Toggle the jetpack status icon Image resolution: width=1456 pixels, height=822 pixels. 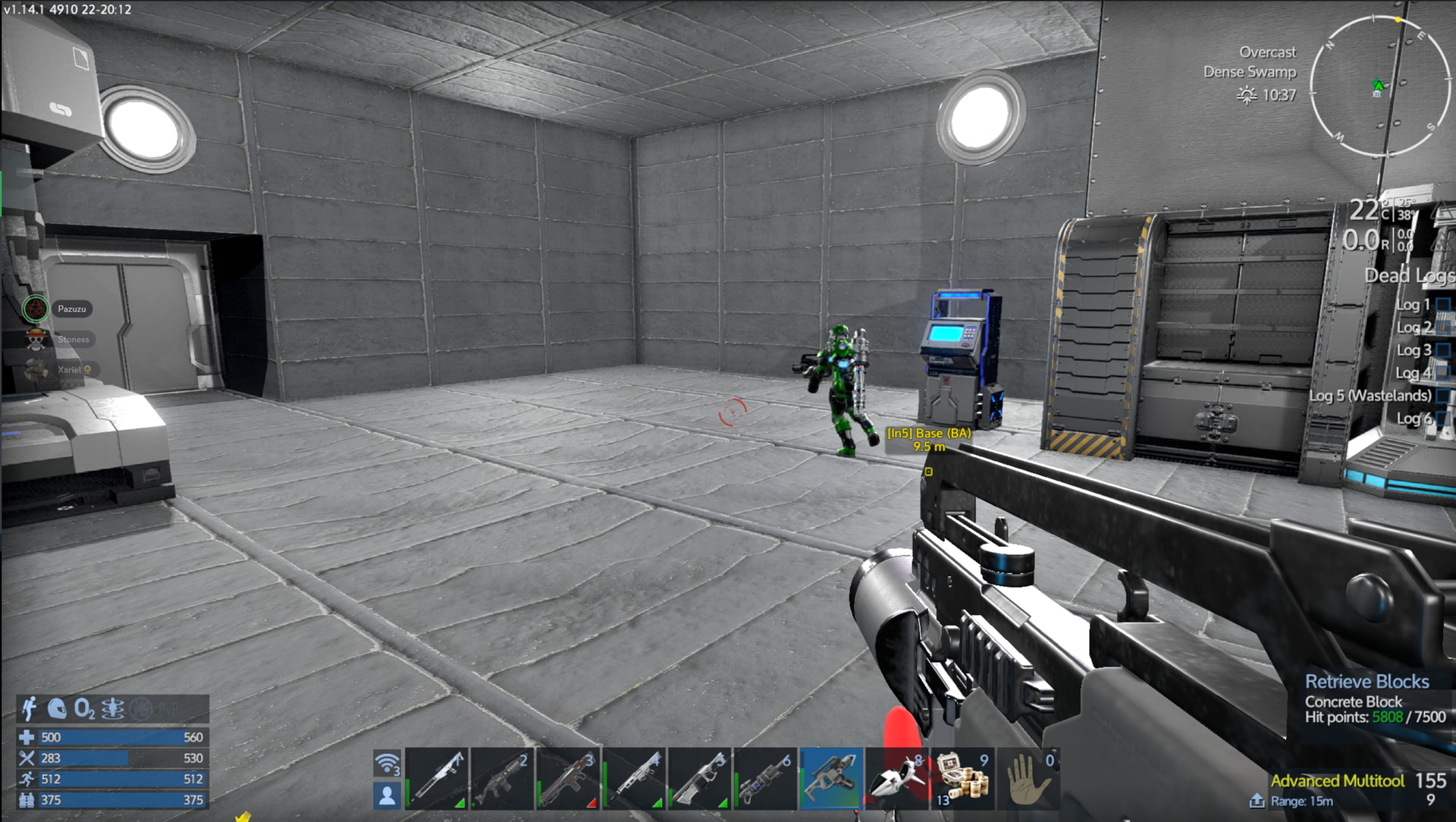[30, 709]
